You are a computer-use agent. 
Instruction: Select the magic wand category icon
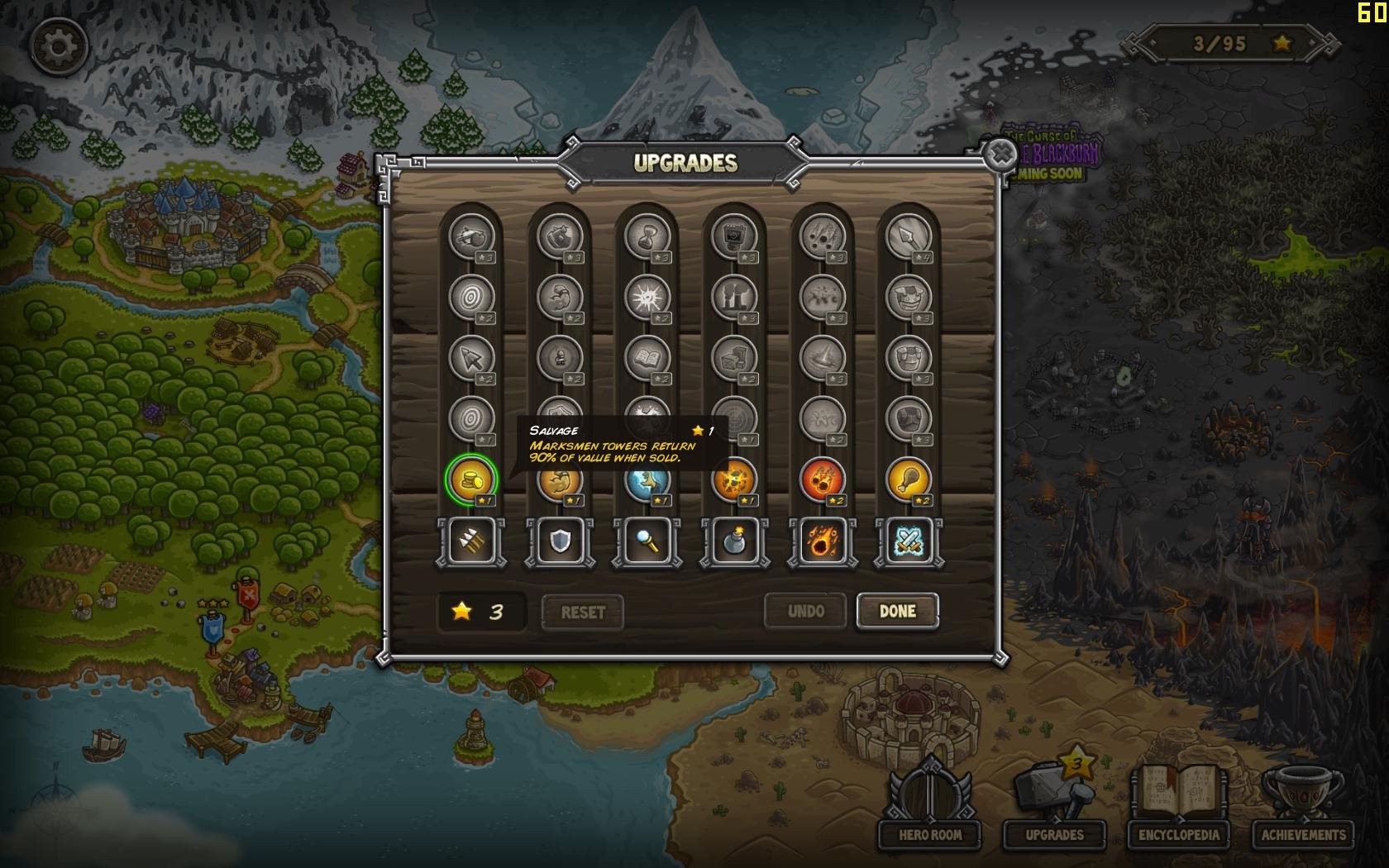[647, 542]
